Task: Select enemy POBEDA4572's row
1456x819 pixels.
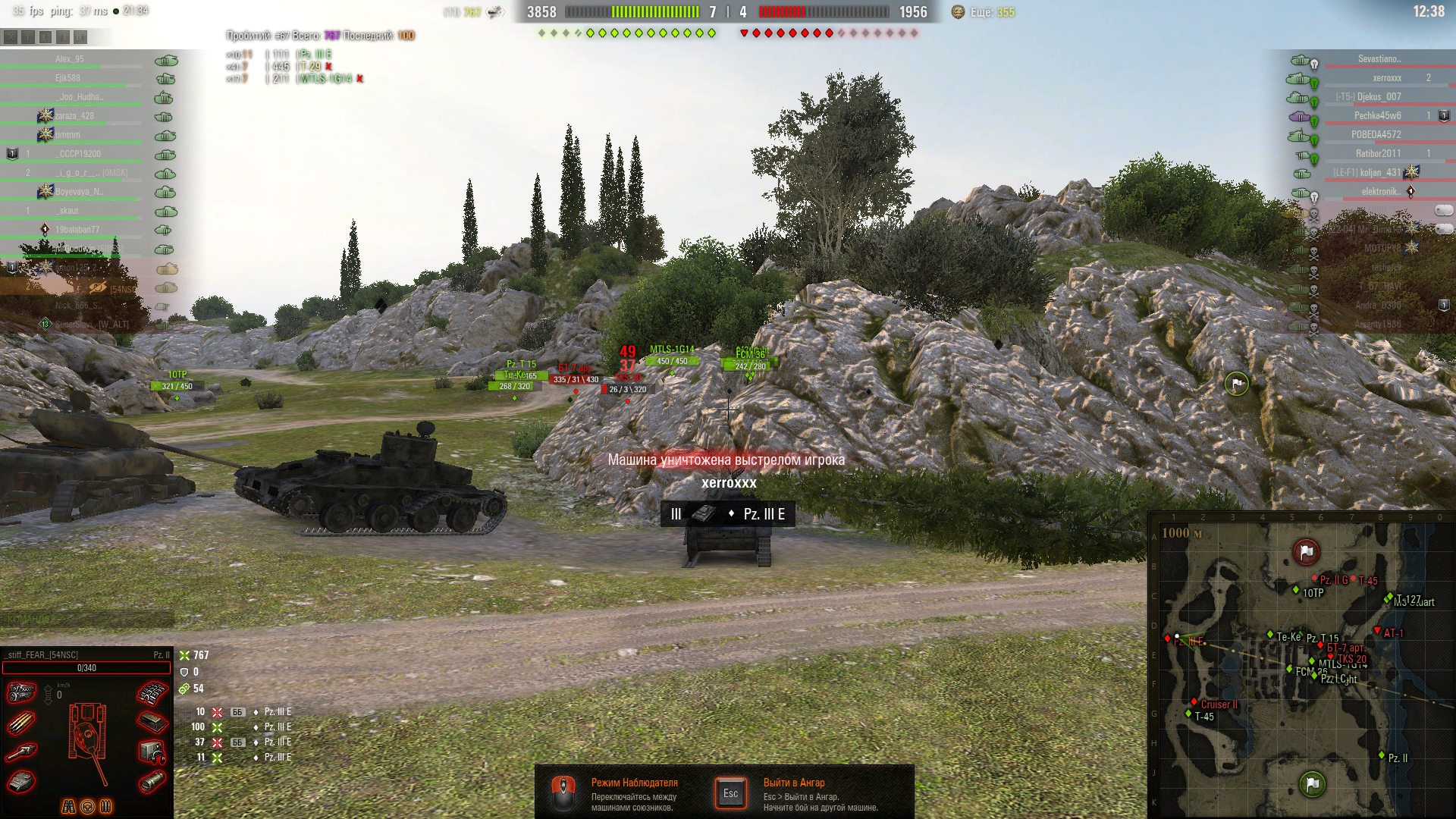Action: (x=1376, y=135)
